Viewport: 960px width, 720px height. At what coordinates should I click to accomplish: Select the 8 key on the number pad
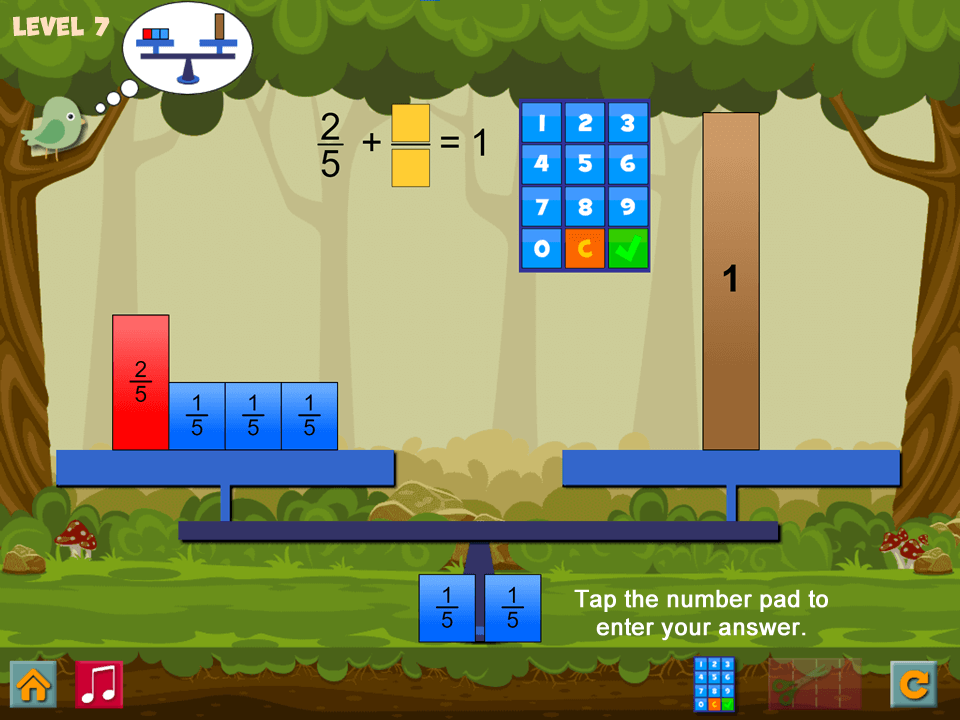tap(585, 207)
